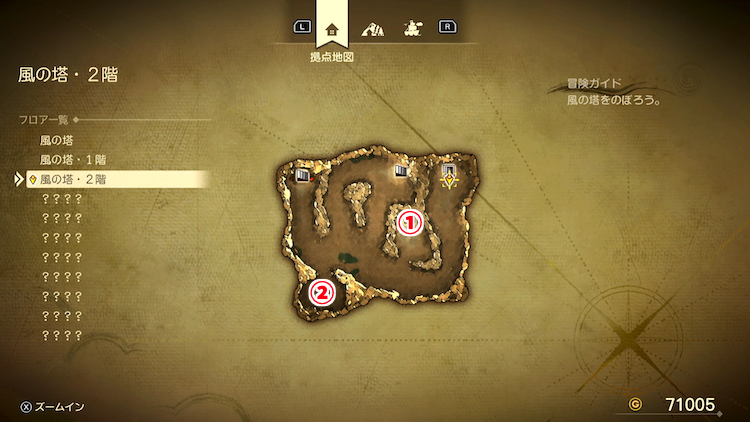Select the middle staircase icon on the map
The width and height of the screenshot is (750, 422).
pos(402,172)
